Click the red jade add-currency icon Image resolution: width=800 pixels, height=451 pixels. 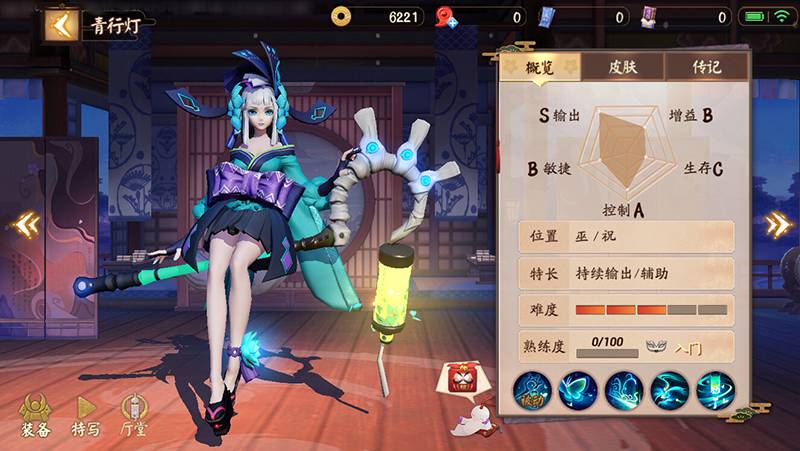coord(446,17)
